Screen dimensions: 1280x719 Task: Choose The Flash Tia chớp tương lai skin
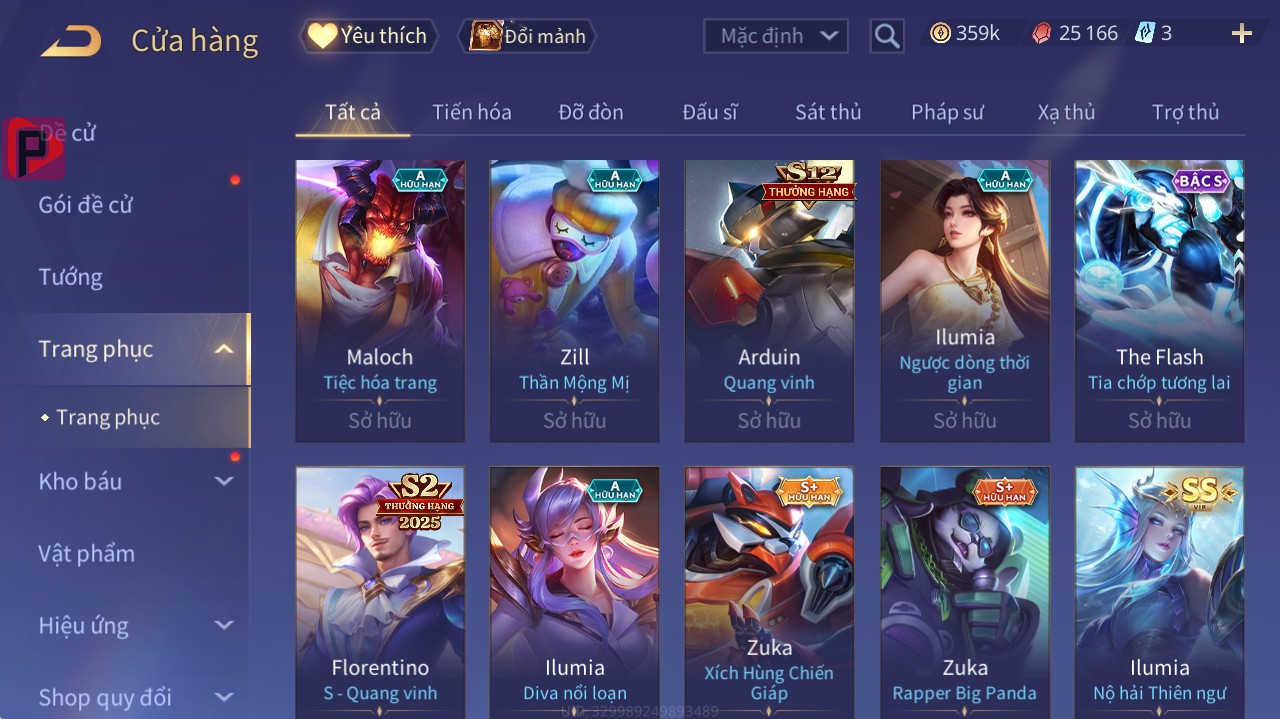tap(1159, 300)
